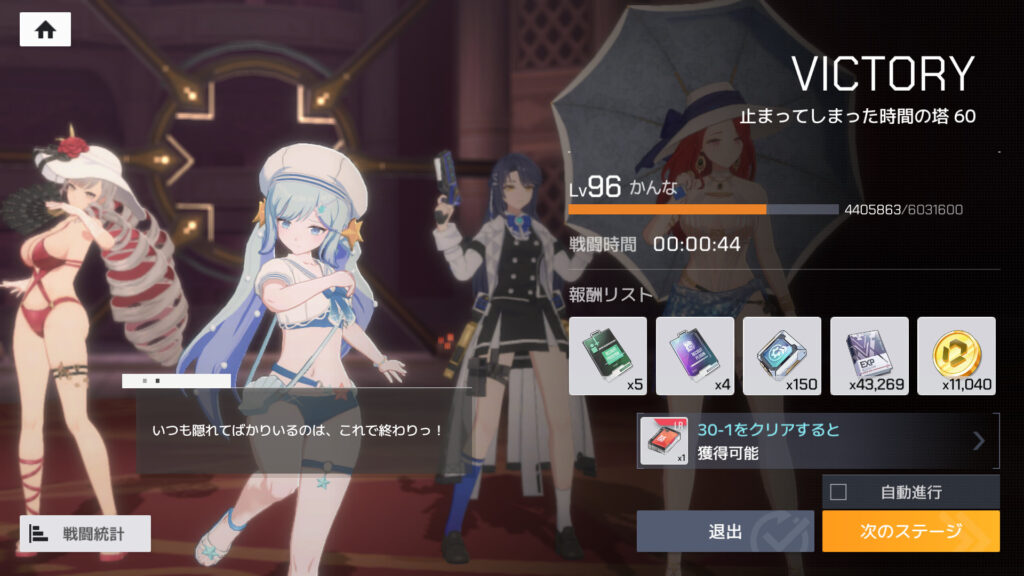Image resolution: width=1024 pixels, height=576 pixels.
Task: Open the 戦闘統計 battle statistics
Action: pos(85,533)
